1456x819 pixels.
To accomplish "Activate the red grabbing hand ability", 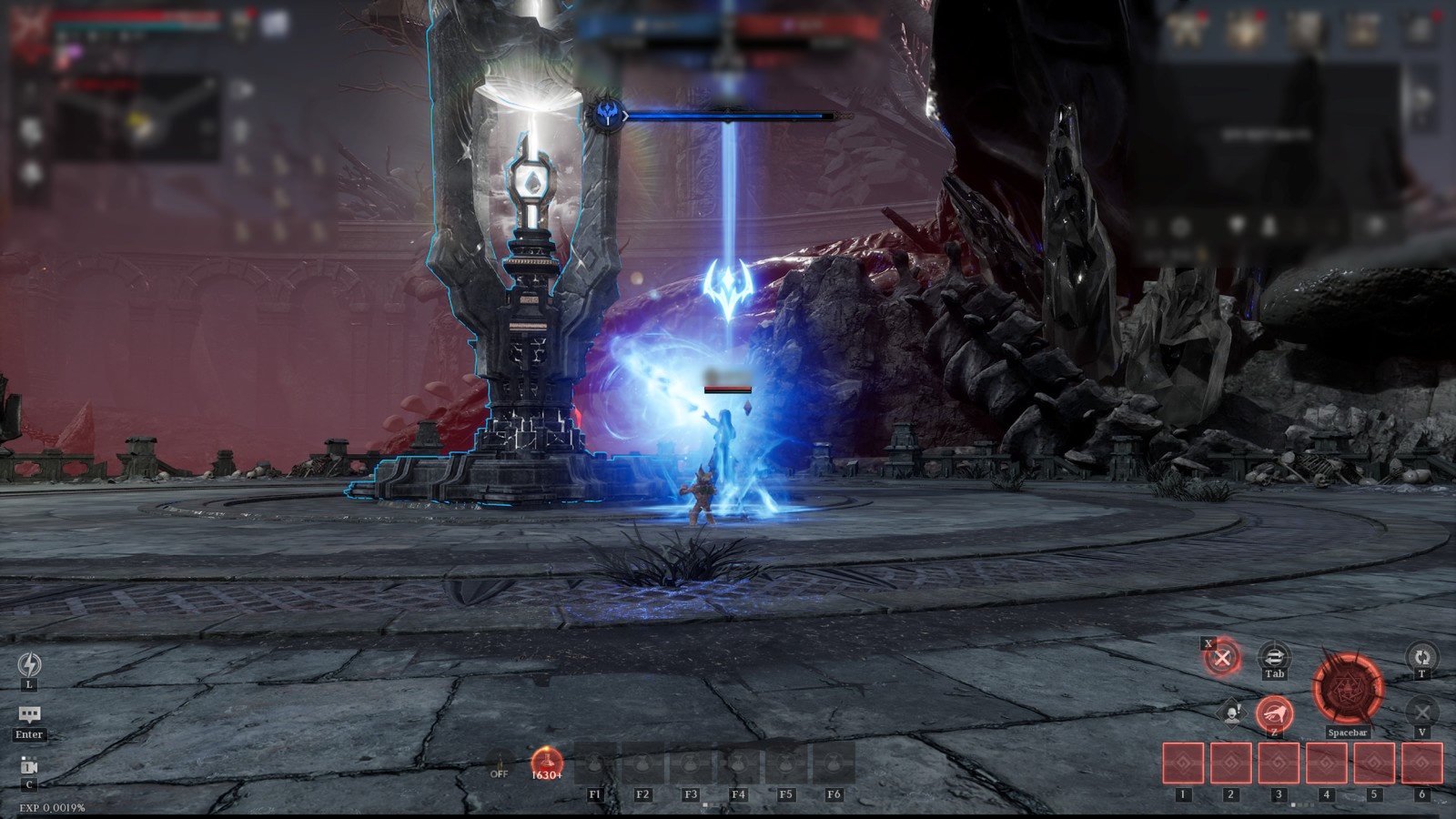I will (1274, 713).
